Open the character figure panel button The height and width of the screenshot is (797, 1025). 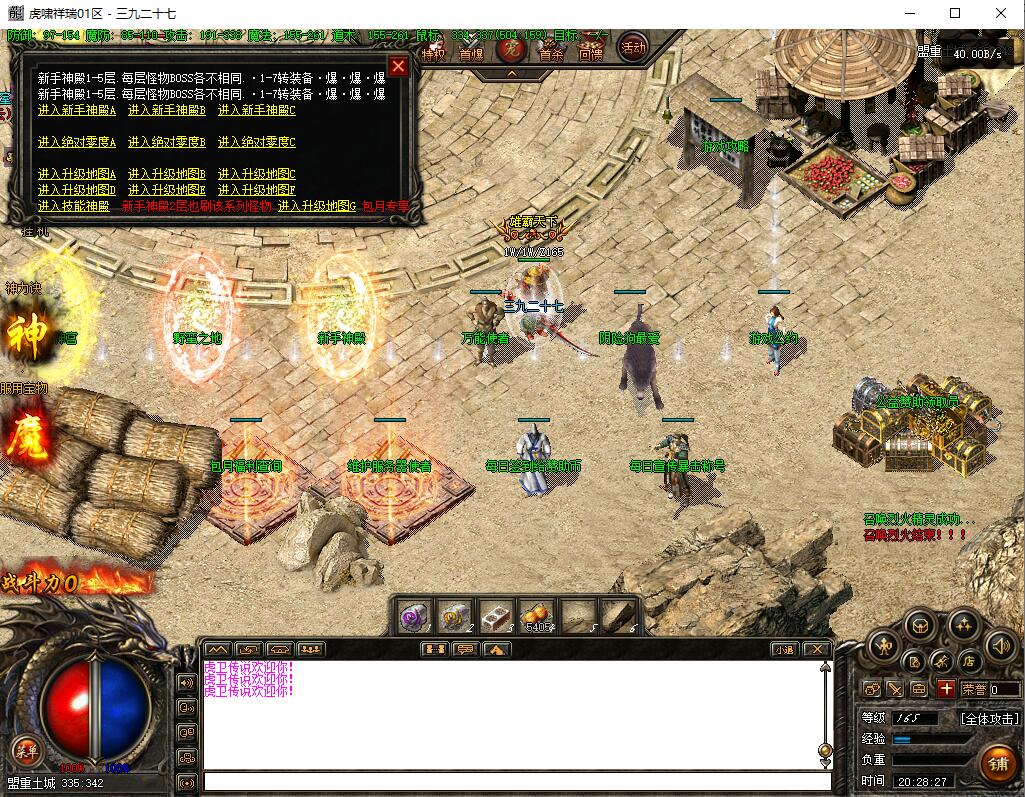click(885, 646)
